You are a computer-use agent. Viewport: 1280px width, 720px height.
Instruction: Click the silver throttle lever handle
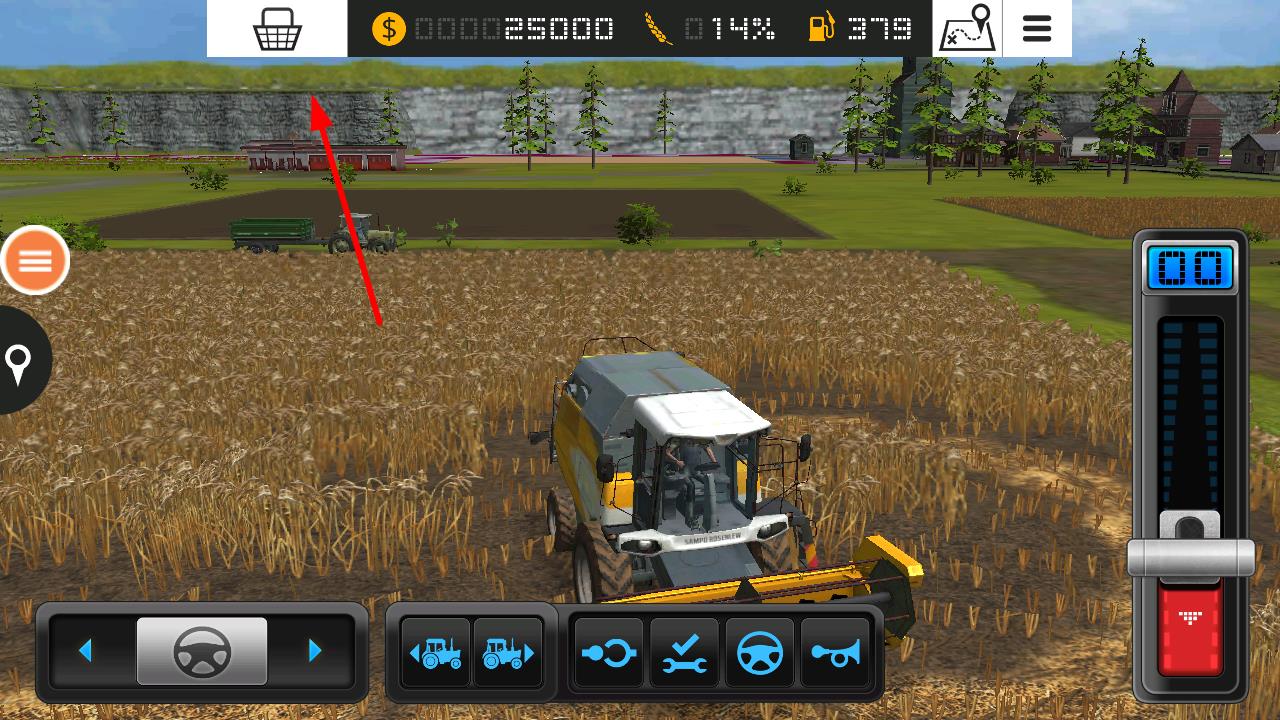click(x=1190, y=555)
